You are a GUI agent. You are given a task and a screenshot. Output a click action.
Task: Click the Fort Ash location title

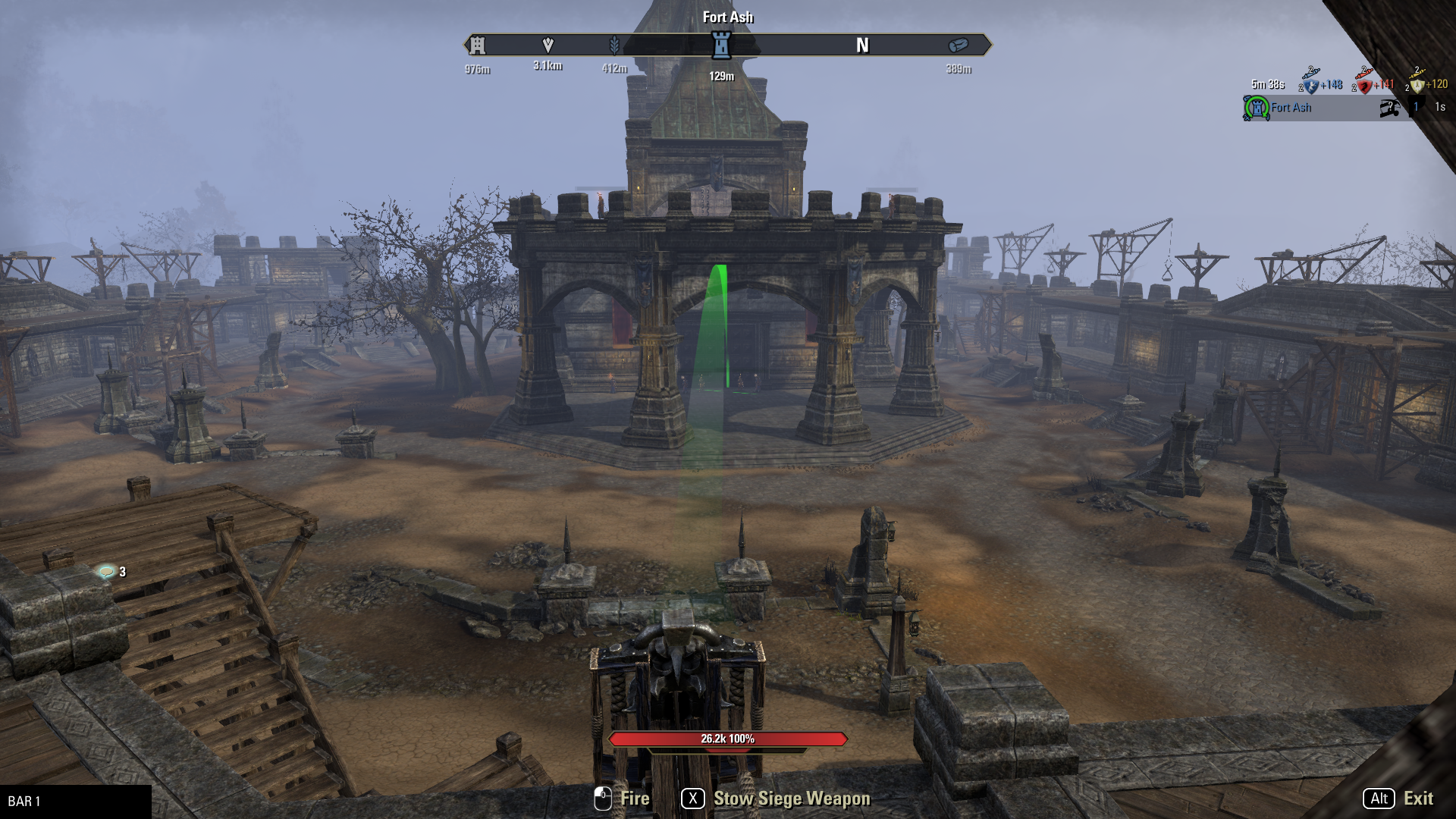pyautogui.click(x=727, y=17)
